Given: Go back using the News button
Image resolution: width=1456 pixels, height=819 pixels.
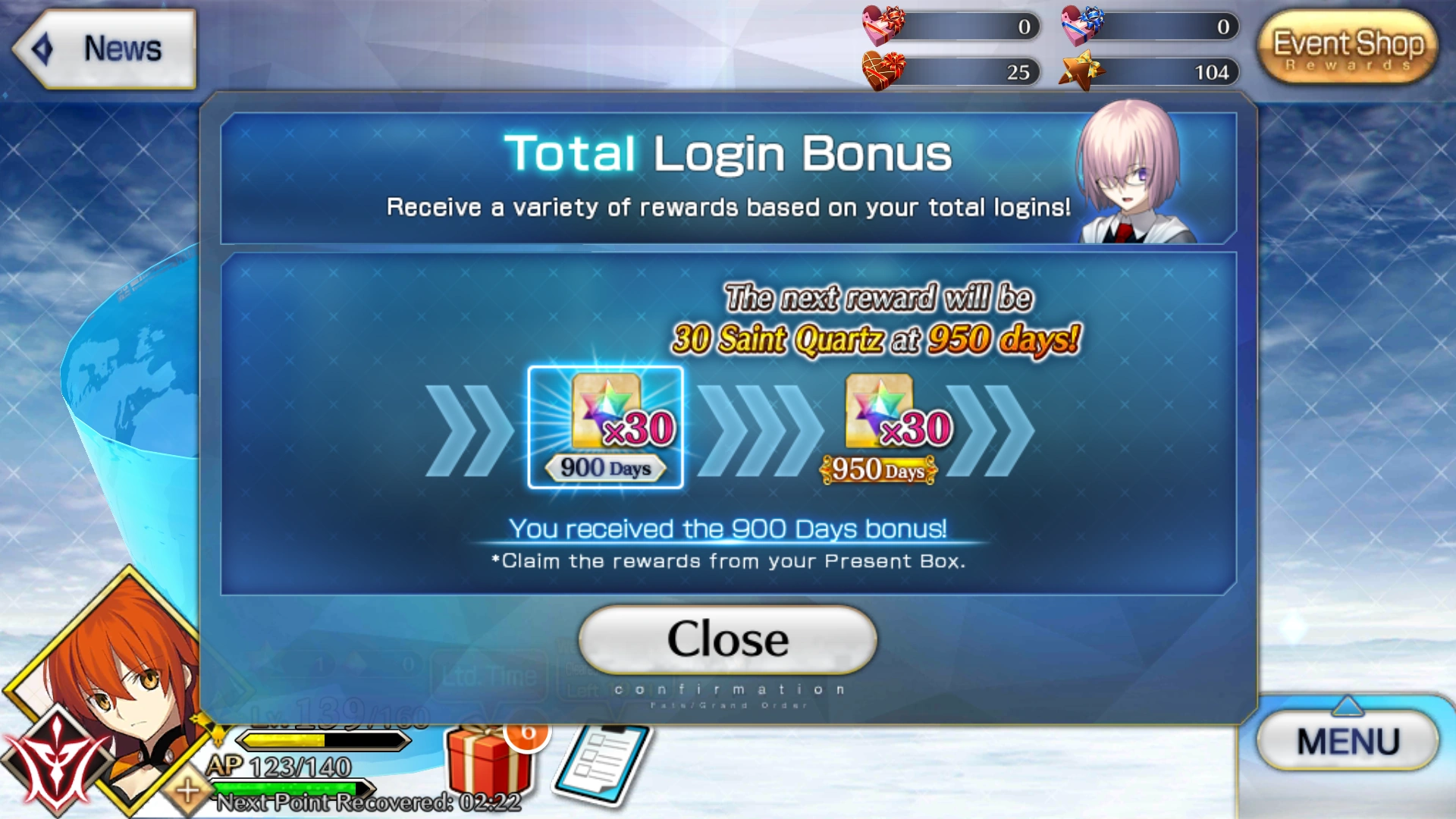Looking at the screenshot, I should tap(106, 48).
